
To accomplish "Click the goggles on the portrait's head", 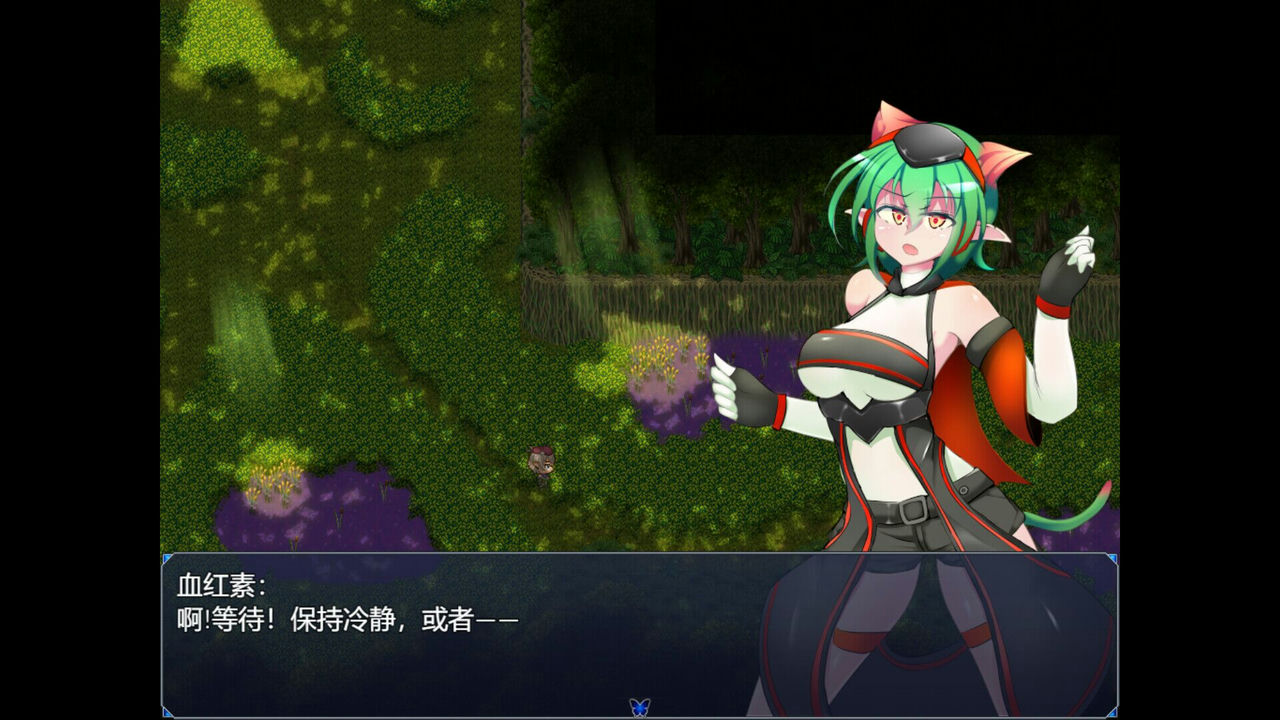I will tap(930, 142).
